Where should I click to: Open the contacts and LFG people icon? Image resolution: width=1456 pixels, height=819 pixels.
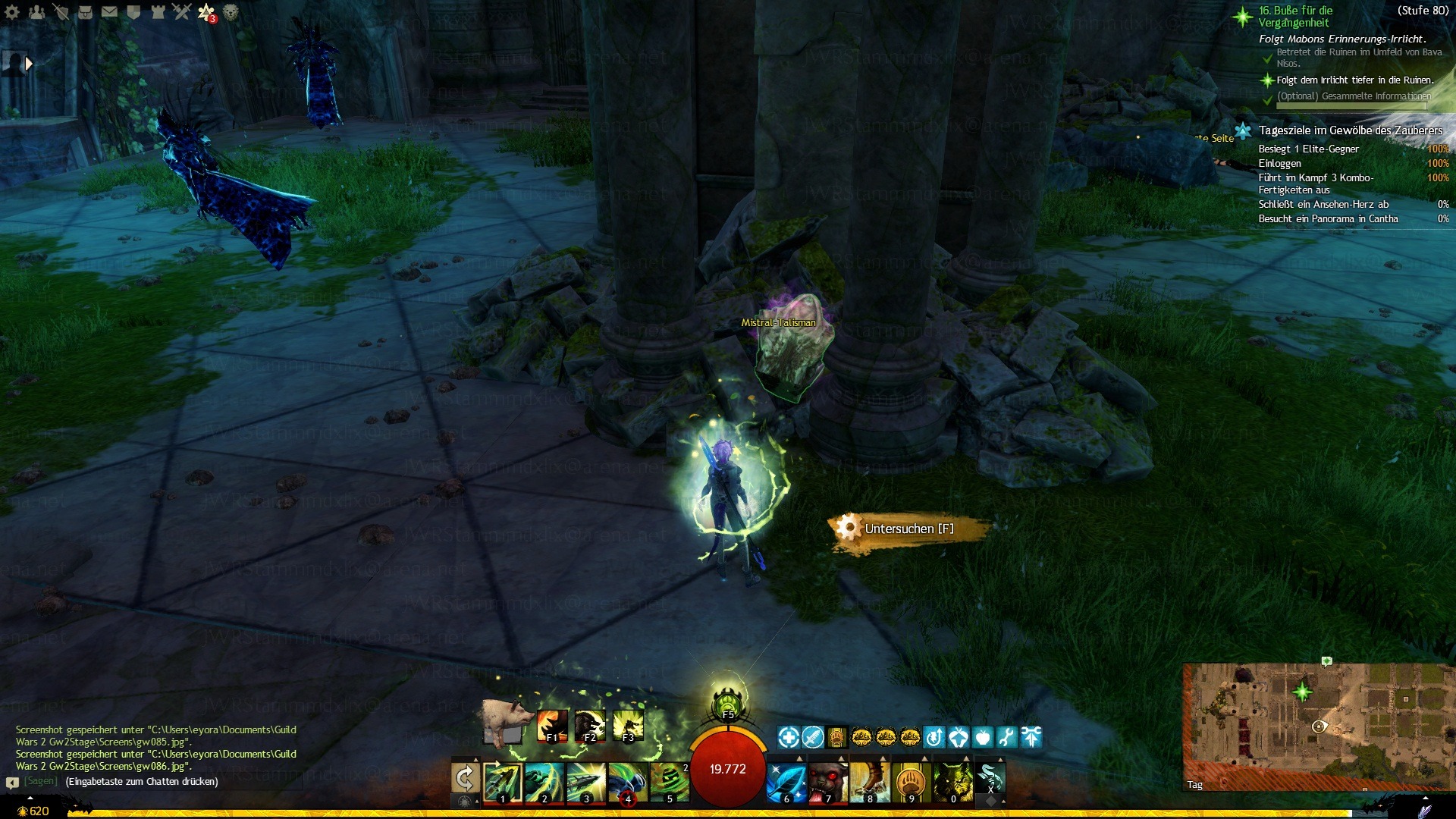click(36, 12)
